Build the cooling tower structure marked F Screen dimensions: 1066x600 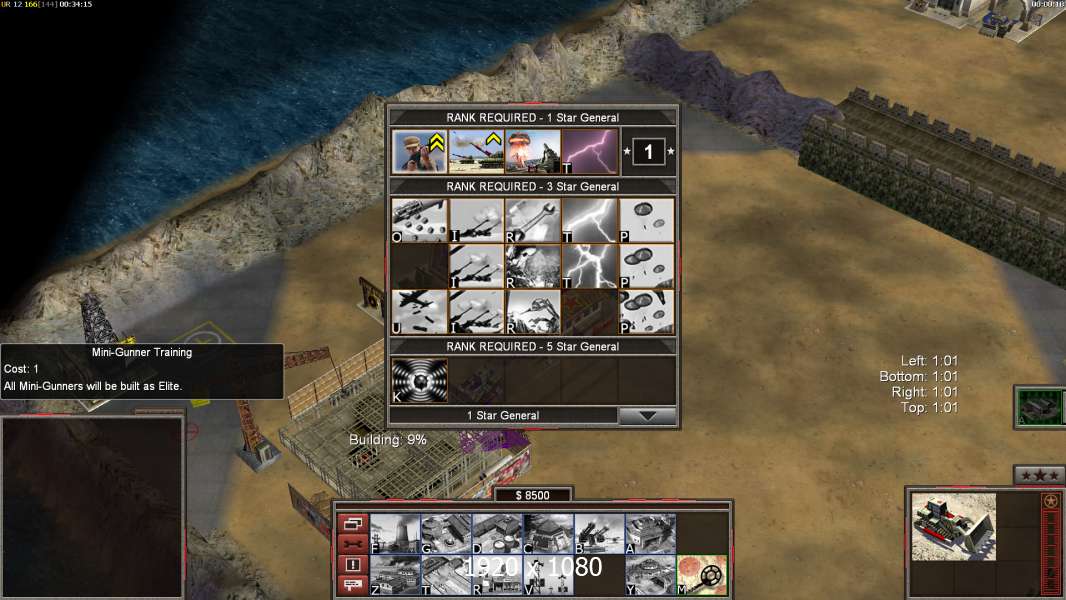[395, 534]
